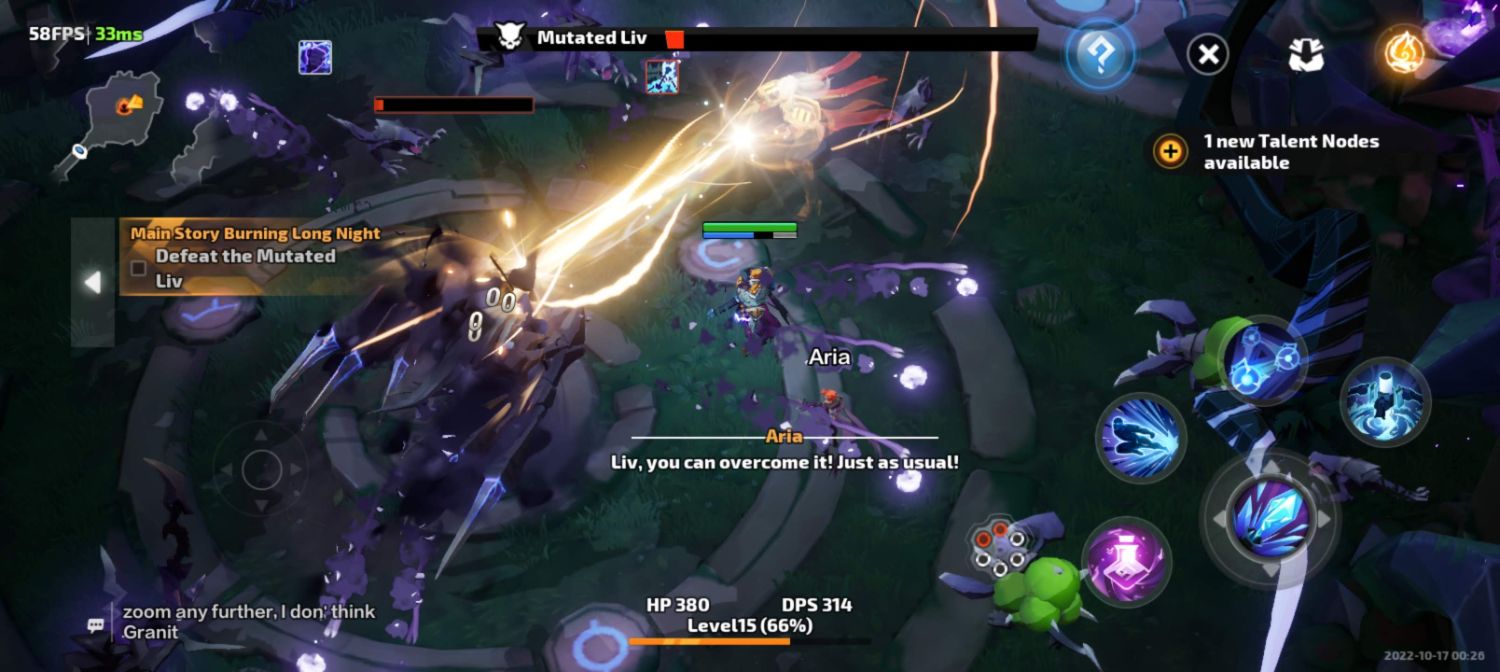
Task: Tap the round X button
Action: (1208, 54)
